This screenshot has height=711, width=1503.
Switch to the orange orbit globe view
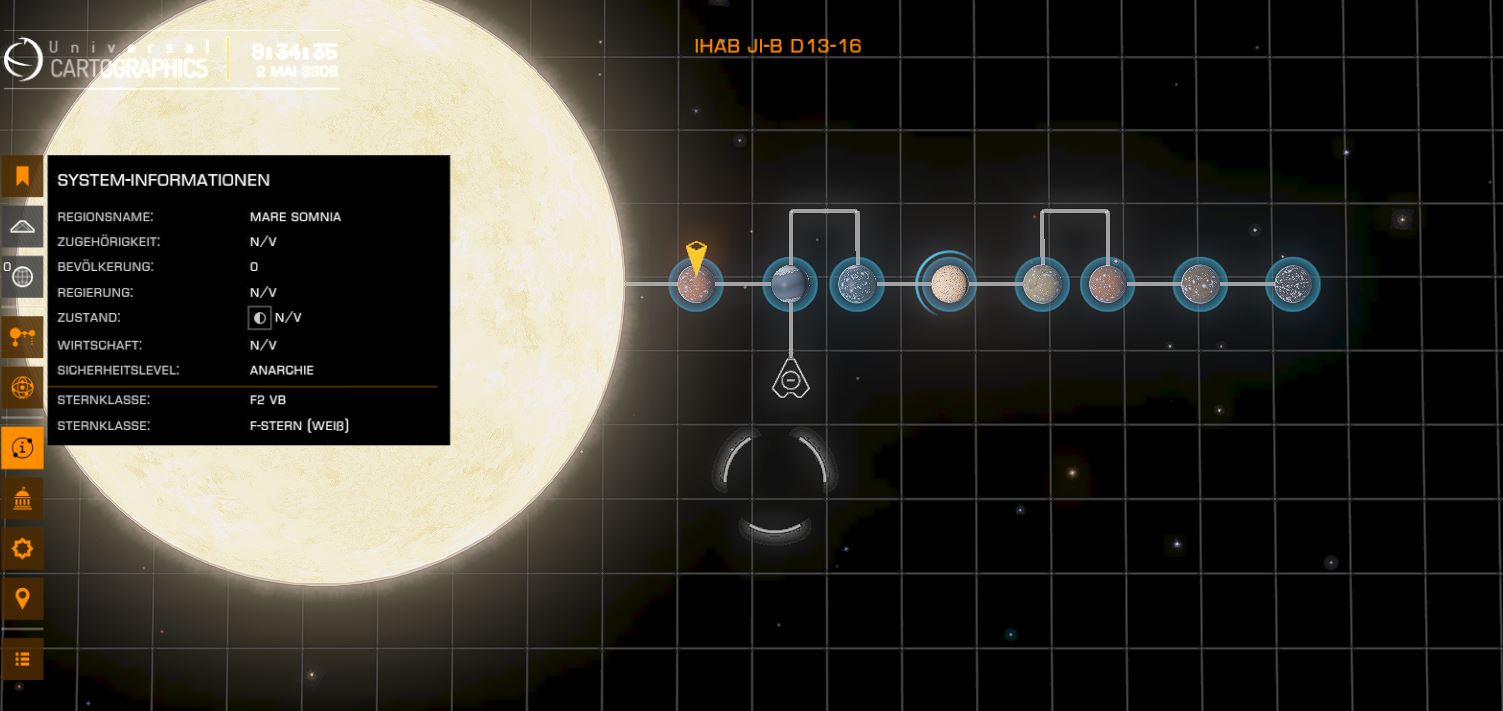[22, 387]
